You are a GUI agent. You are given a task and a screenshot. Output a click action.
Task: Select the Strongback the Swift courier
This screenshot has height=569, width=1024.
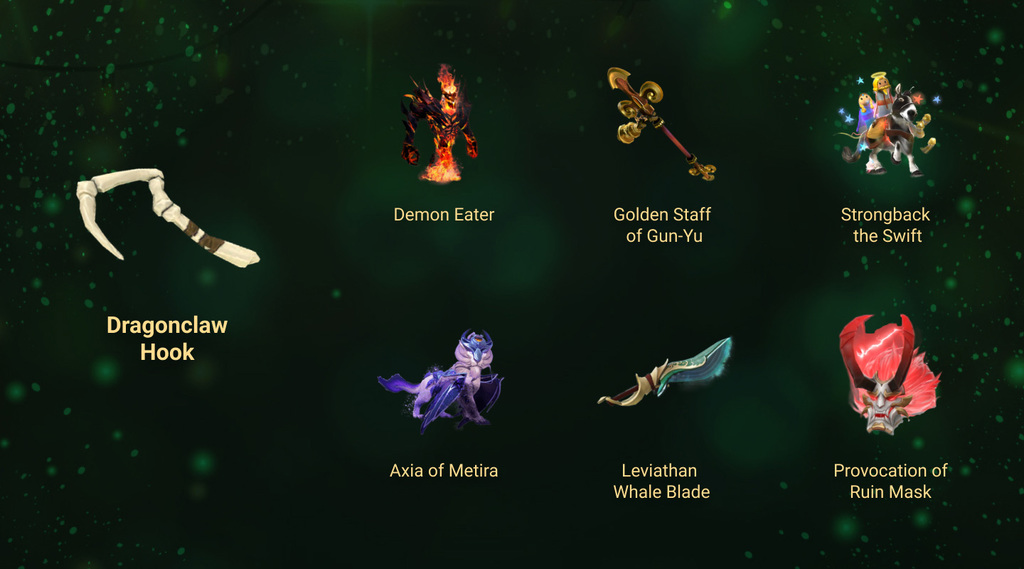886,126
